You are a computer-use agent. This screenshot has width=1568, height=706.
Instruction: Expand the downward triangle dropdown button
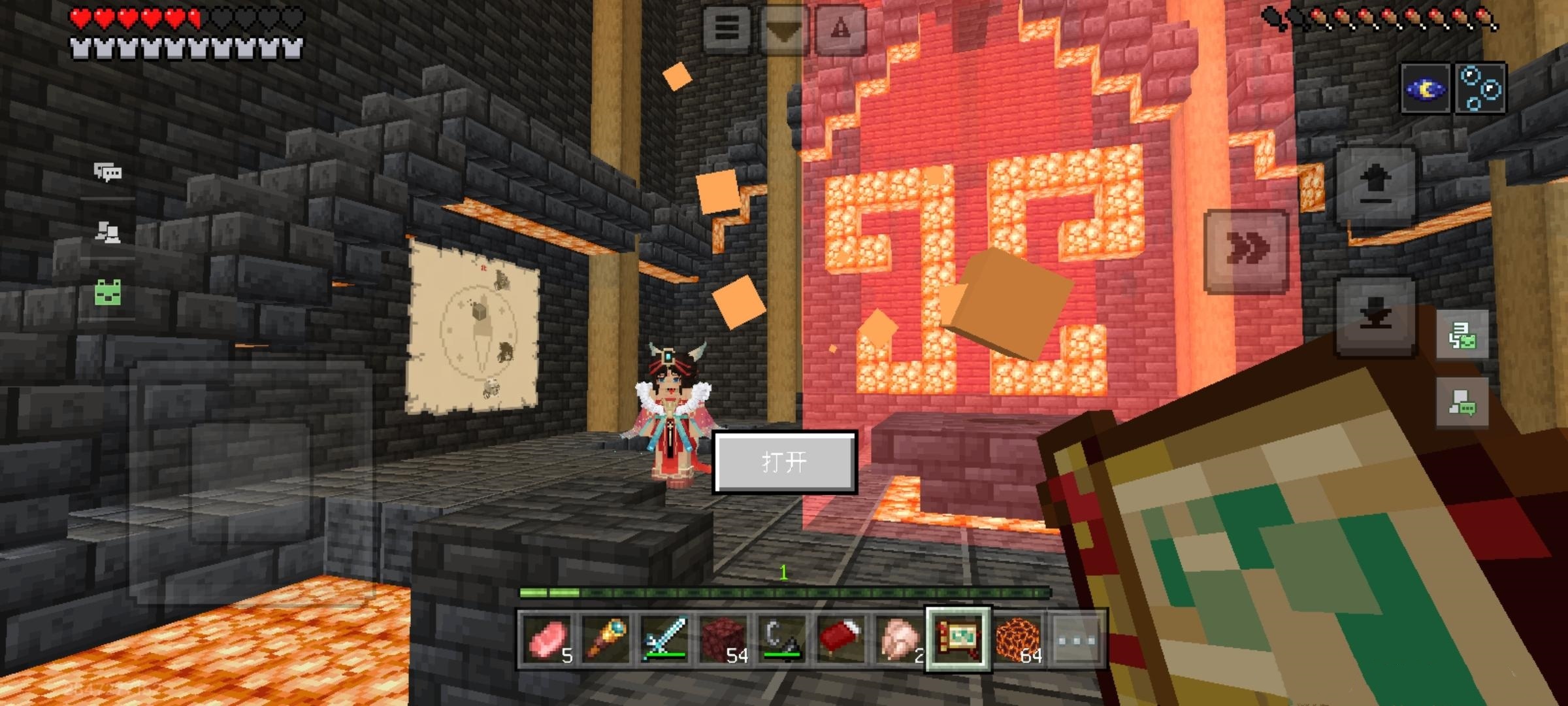(784, 29)
